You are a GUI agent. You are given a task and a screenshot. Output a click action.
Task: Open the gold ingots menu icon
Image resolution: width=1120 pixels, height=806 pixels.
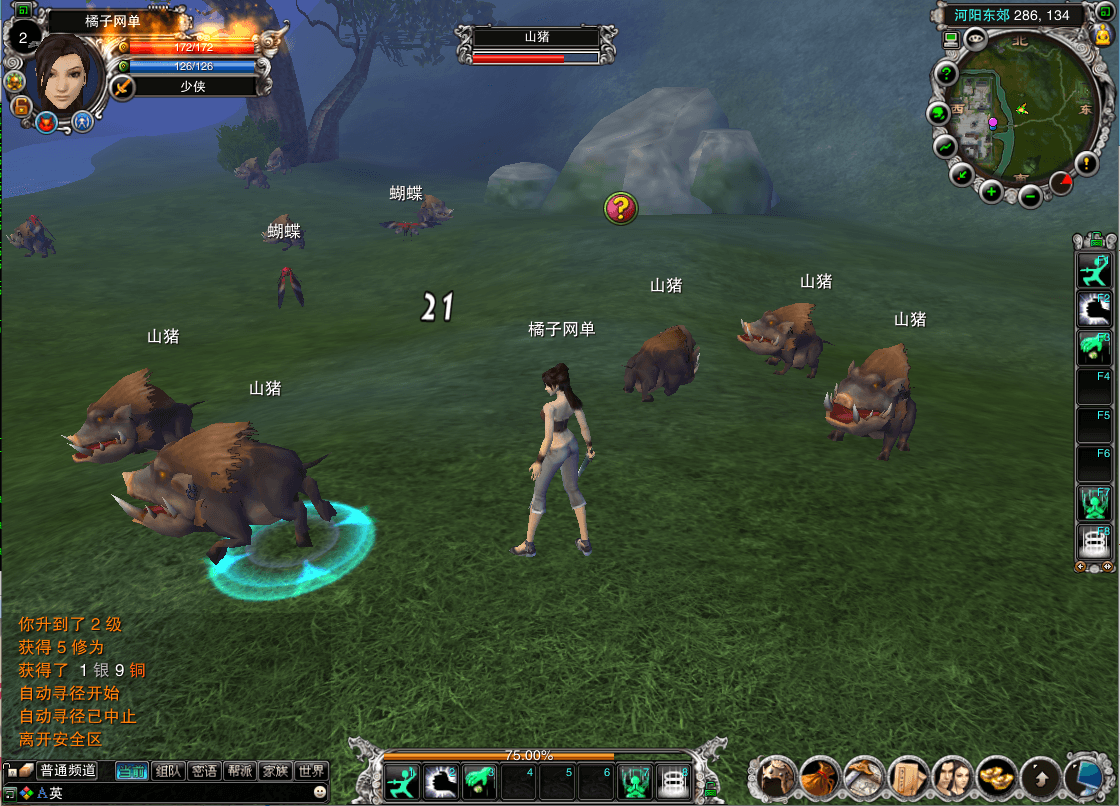pos(996,776)
